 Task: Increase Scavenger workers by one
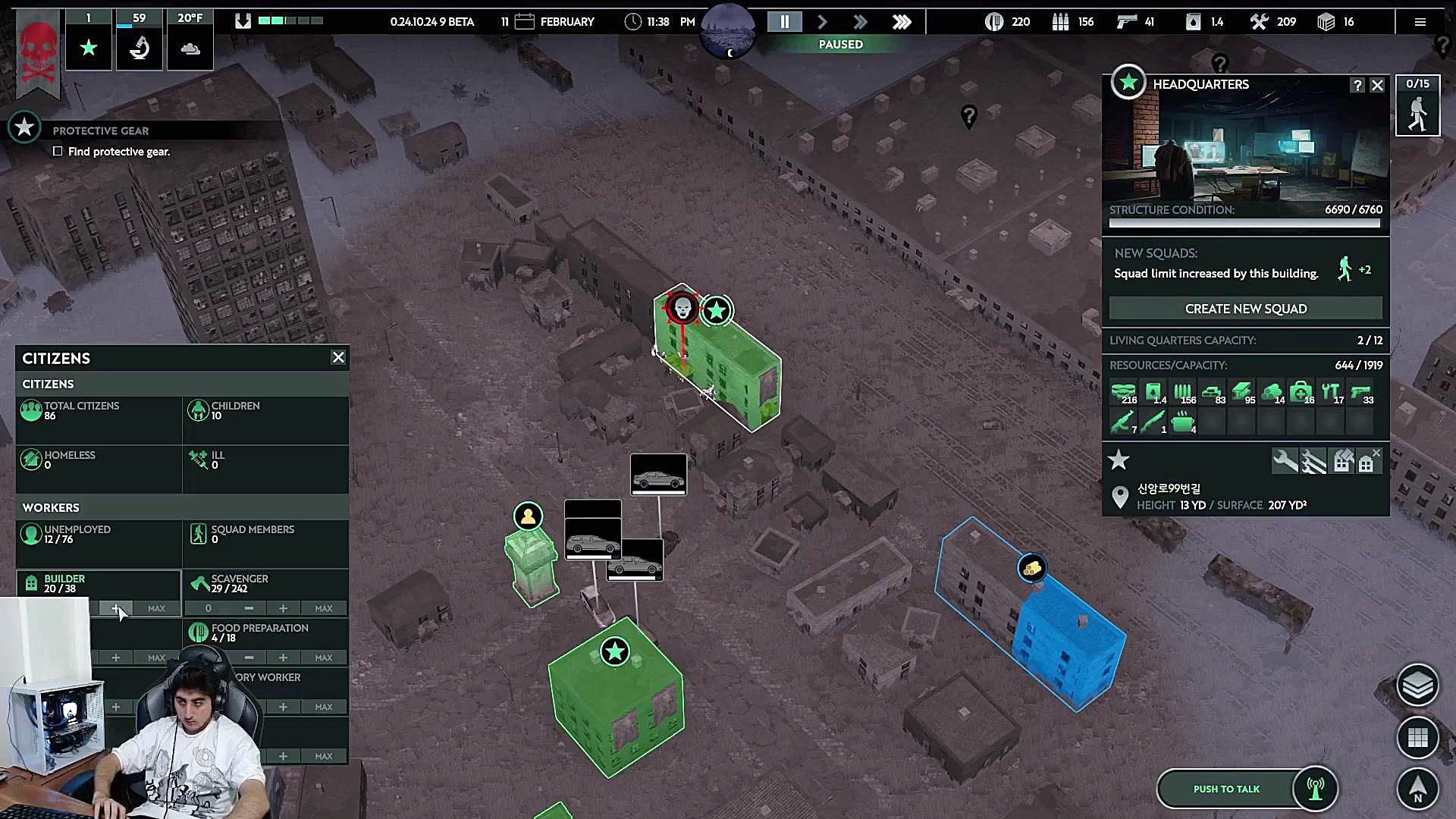point(283,608)
